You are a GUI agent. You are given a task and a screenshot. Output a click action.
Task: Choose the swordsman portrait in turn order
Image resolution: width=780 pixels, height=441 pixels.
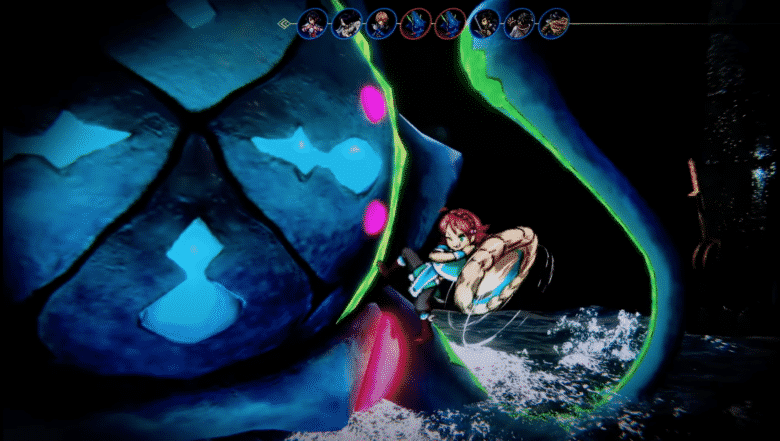[x=485, y=23]
